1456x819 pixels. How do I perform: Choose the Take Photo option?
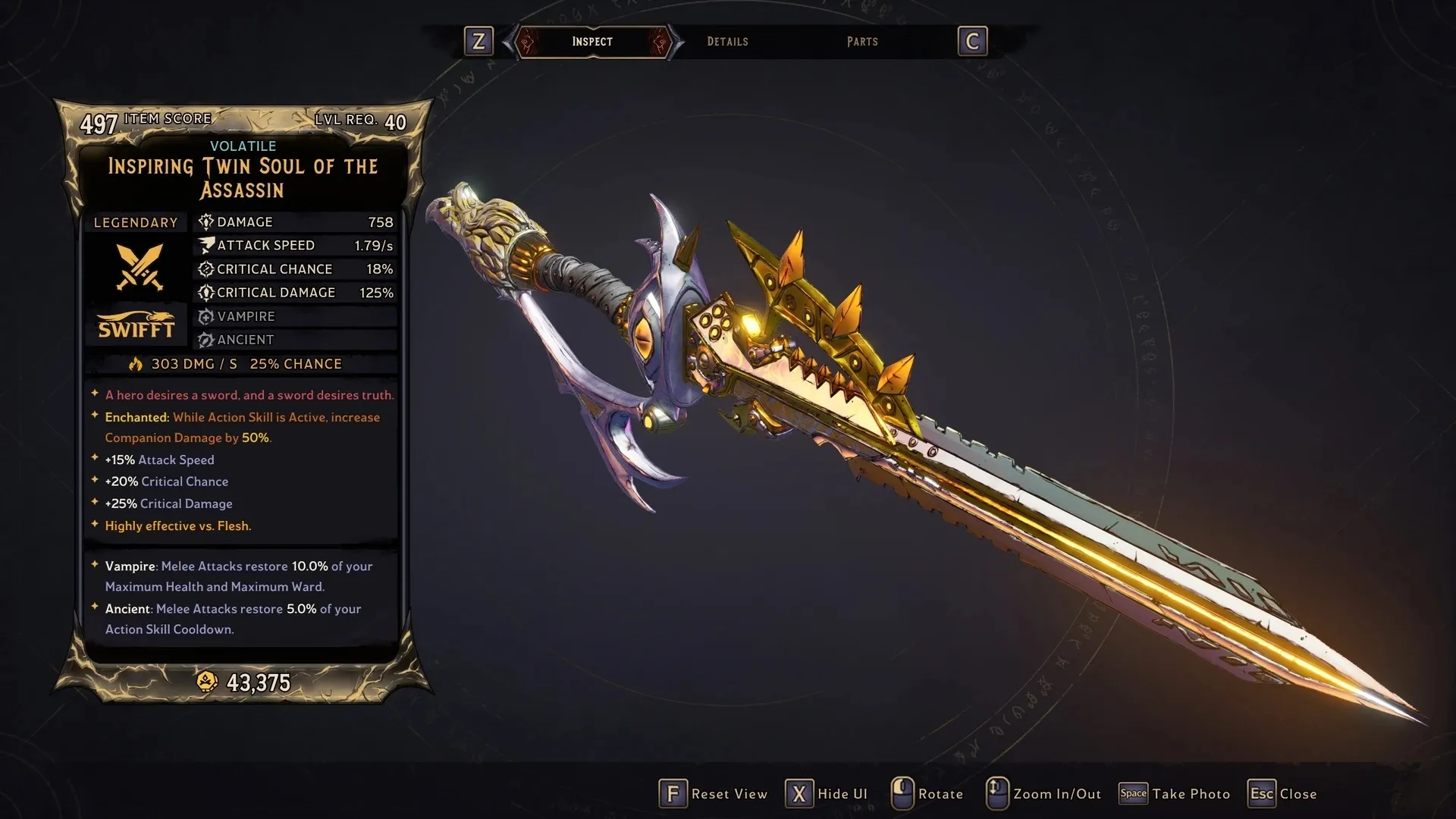click(1175, 794)
